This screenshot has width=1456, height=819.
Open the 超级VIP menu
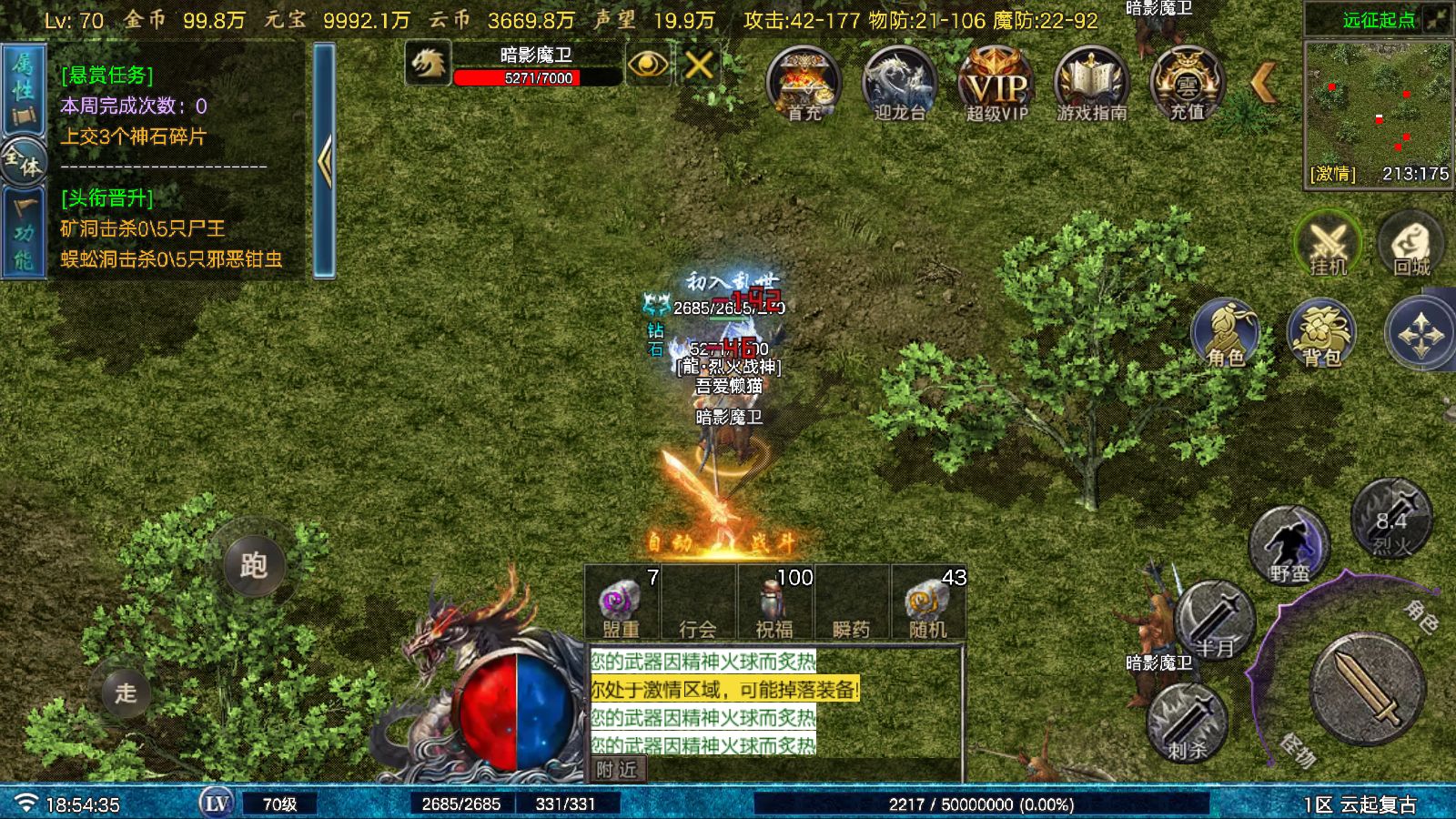pos(996,83)
